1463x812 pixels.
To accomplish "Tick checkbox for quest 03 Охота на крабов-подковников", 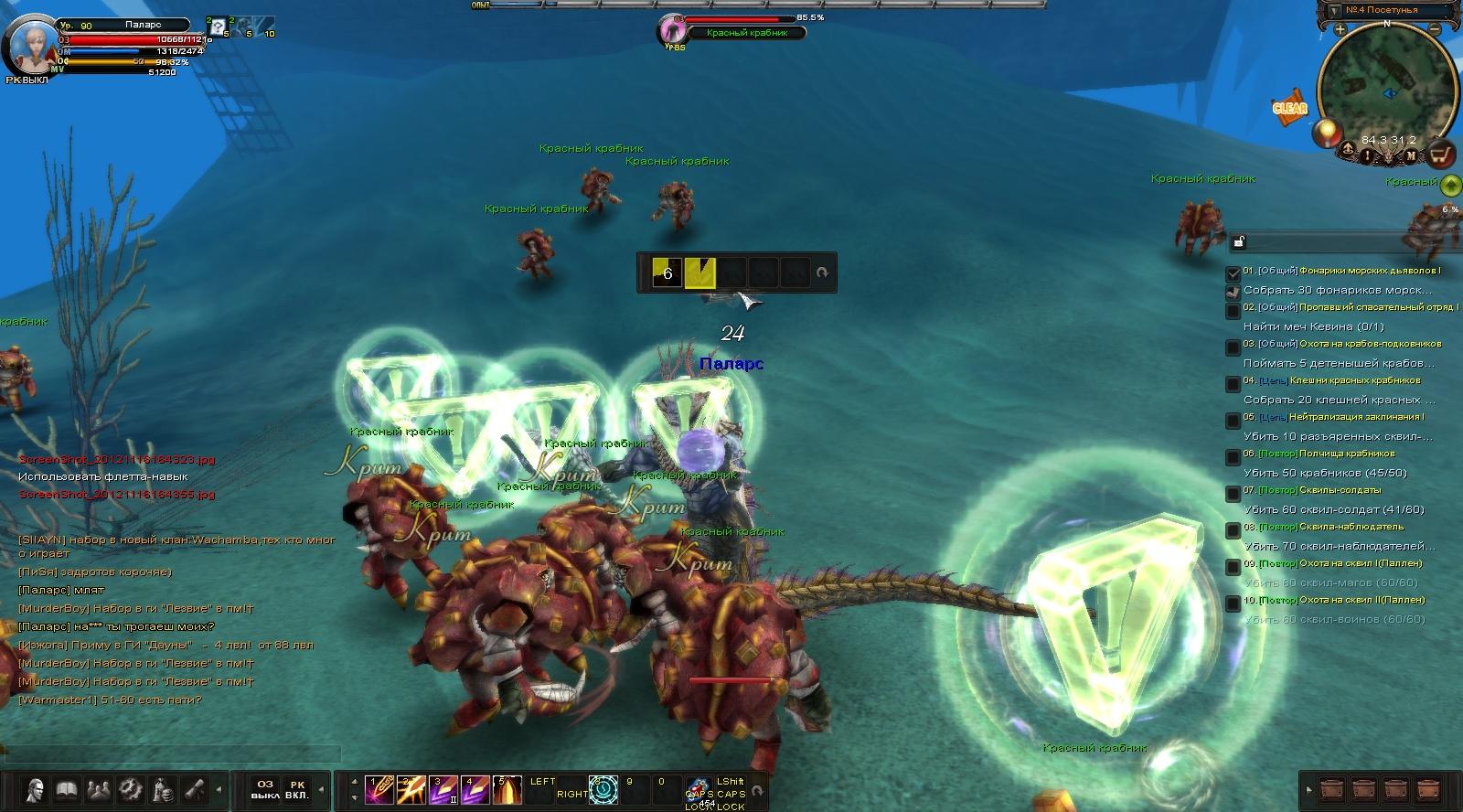I will click(x=1233, y=347).
